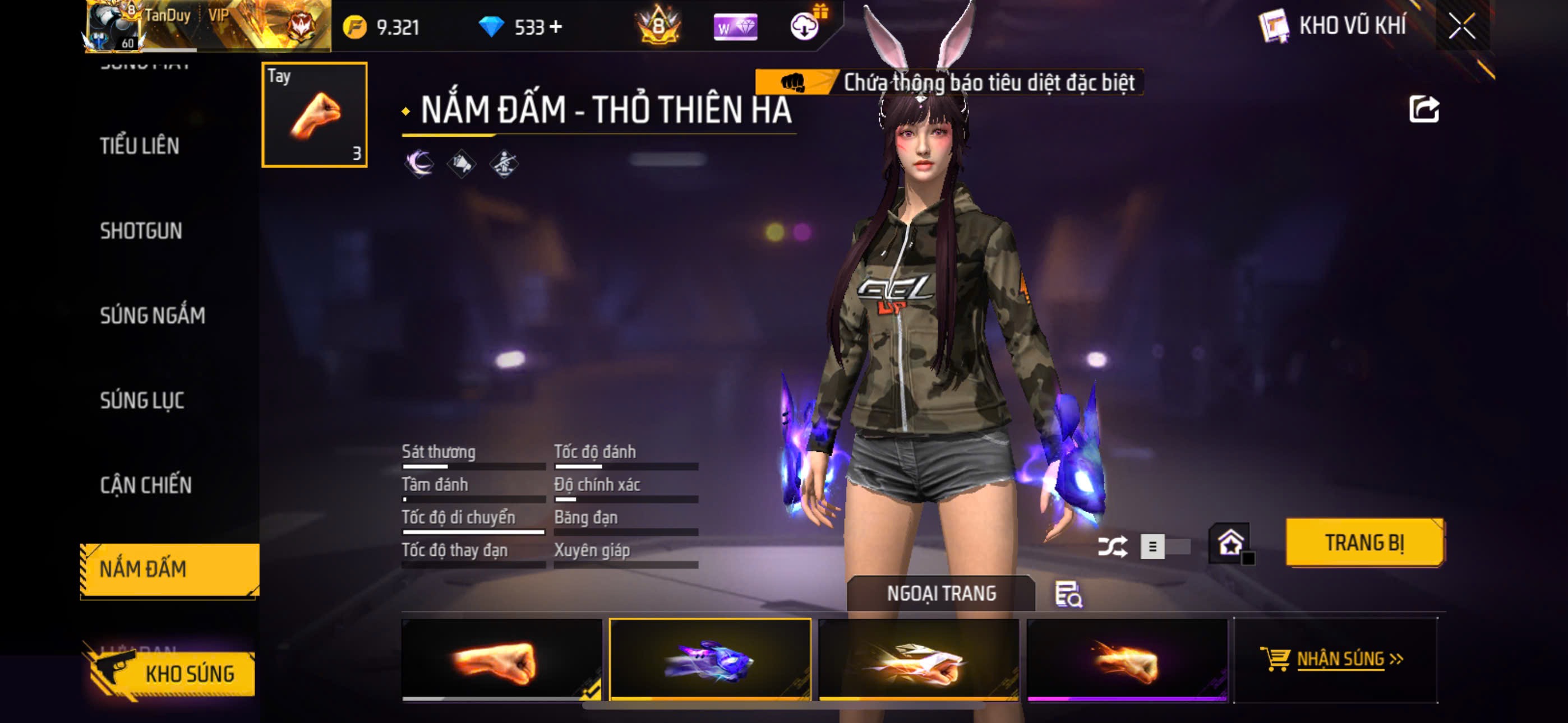Equip the skin with TRANG BỊ
This screenshot has width=1568, height=723.
click(x=1364, y=543)
